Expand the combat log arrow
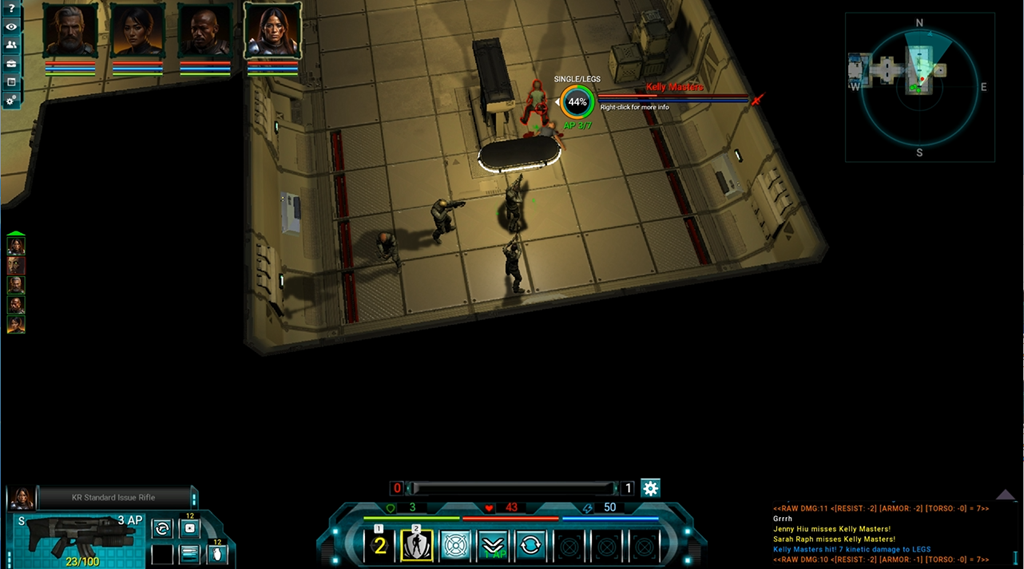The image size is (1024, 569). [1006, 495]
